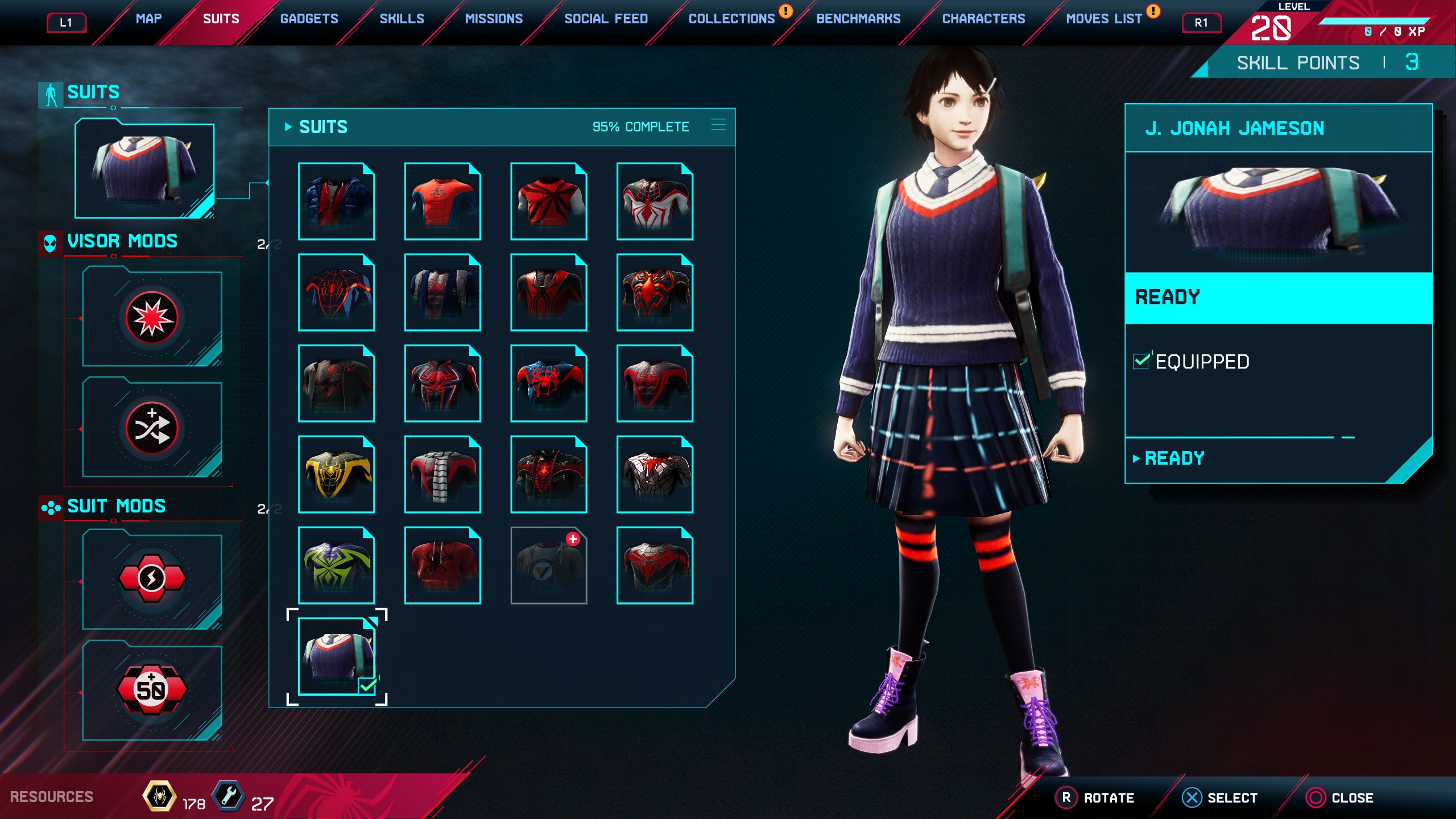This screenshot has height=819, width=1456.
Task: Select the locked grey hoodie suit
Action: (548, 565)
